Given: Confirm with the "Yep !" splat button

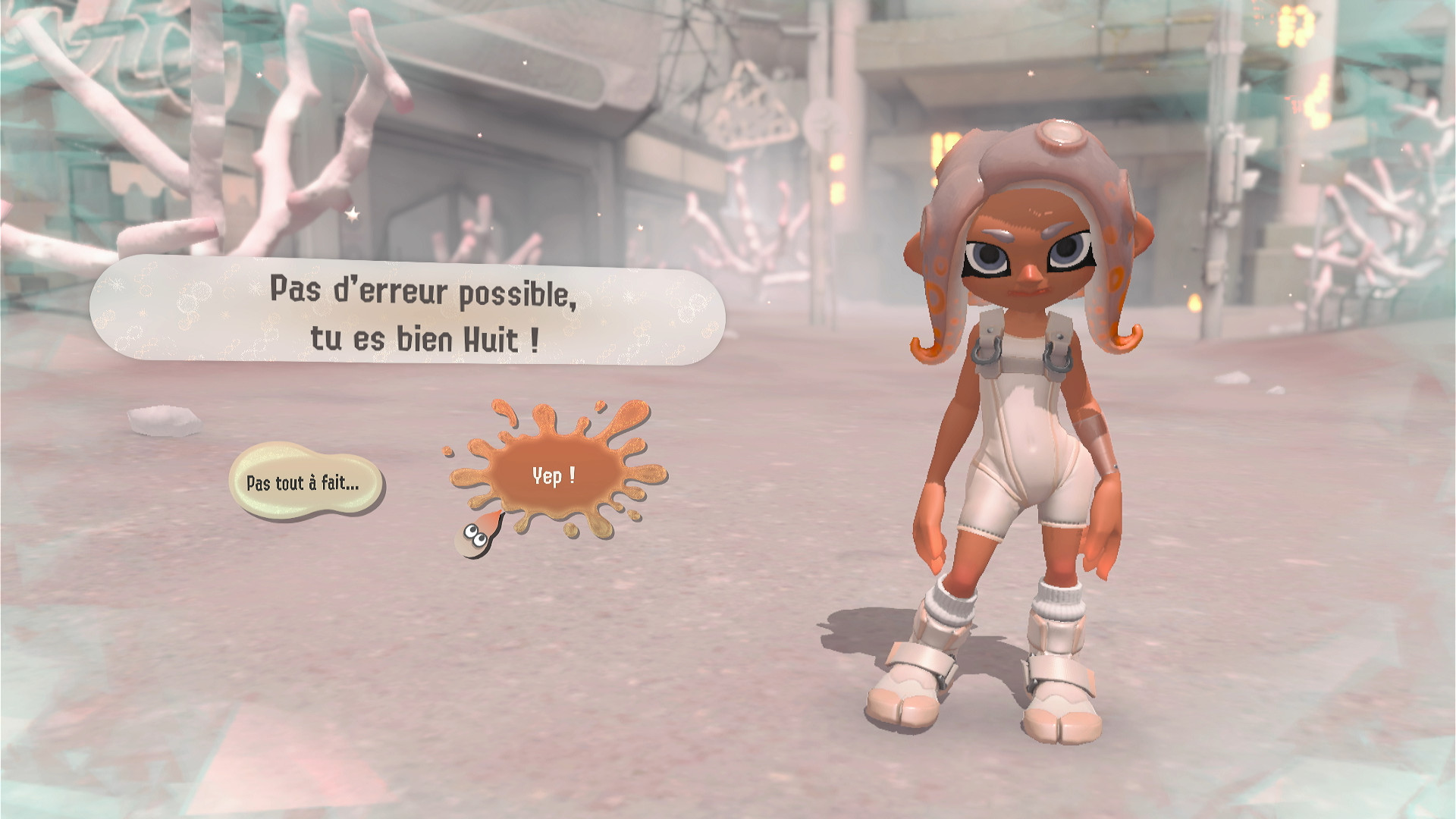Looking at the screenshot, I should click(x=554, y=476).
